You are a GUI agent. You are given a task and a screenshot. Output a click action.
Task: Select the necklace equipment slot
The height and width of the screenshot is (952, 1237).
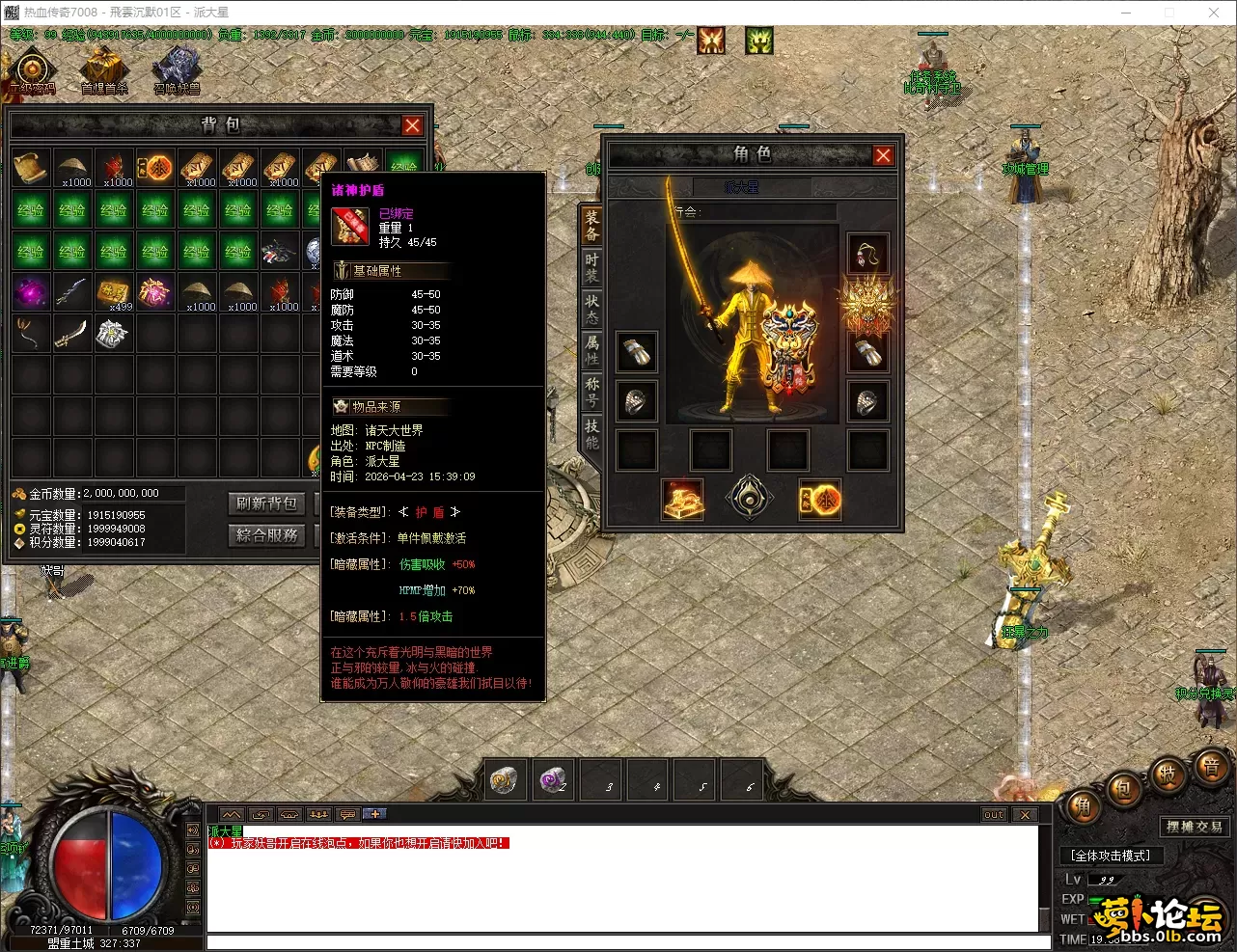pyautogui.click(x=866, y=255)
